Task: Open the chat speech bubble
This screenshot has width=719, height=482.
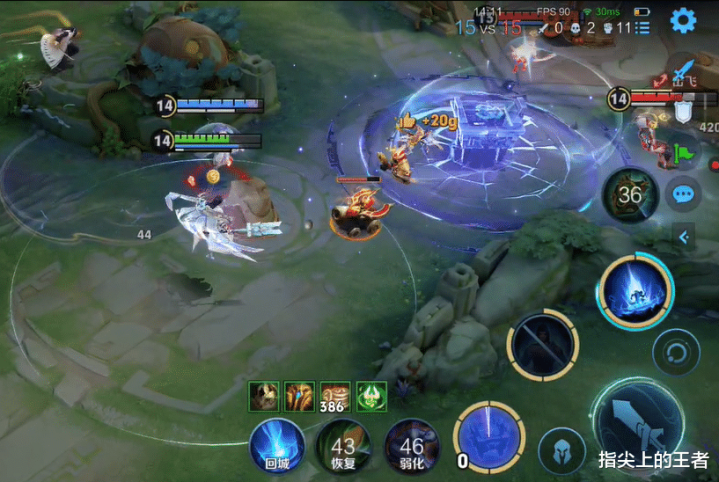Action: [x=684, y=194]
